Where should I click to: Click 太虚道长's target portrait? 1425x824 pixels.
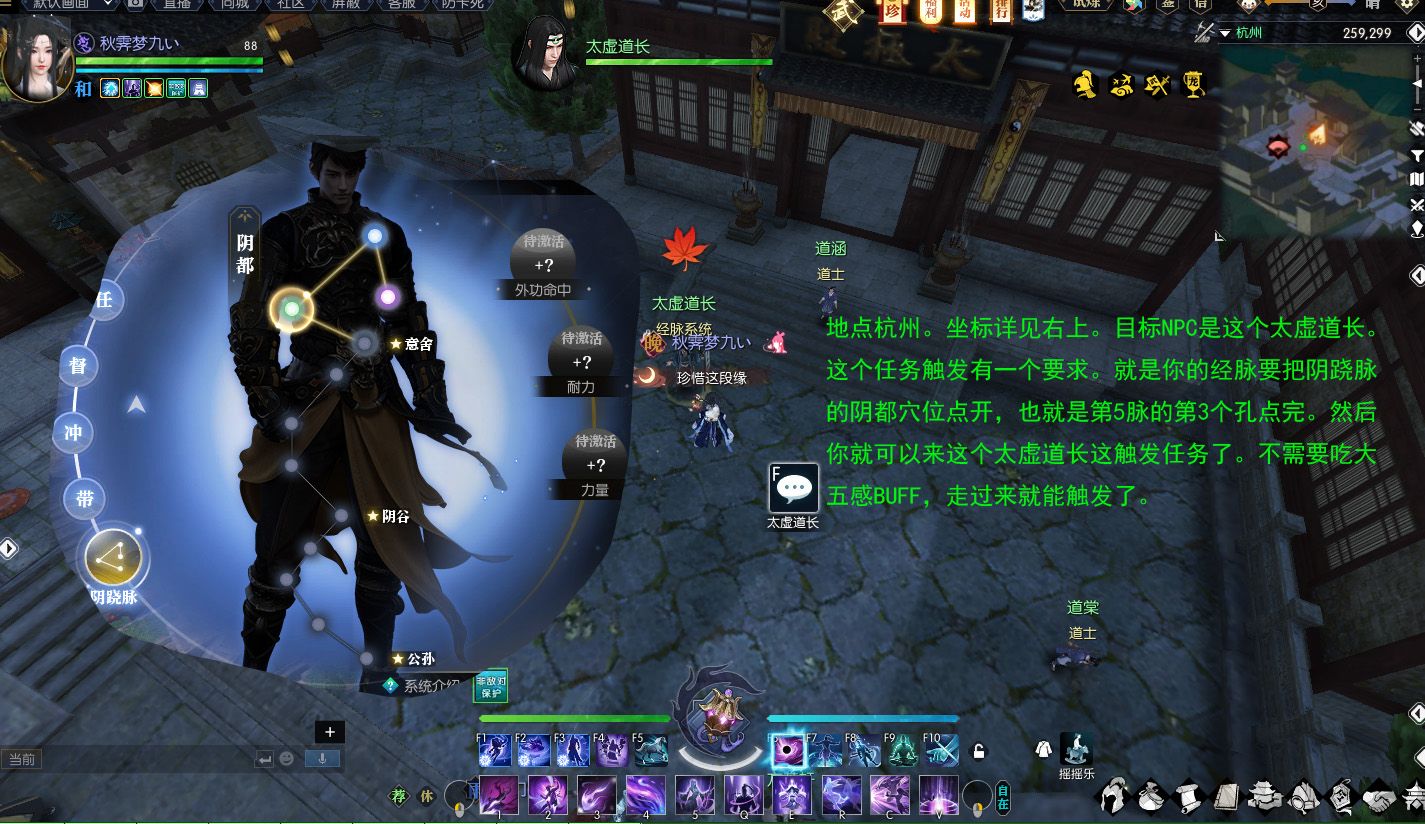coord(545,52)
